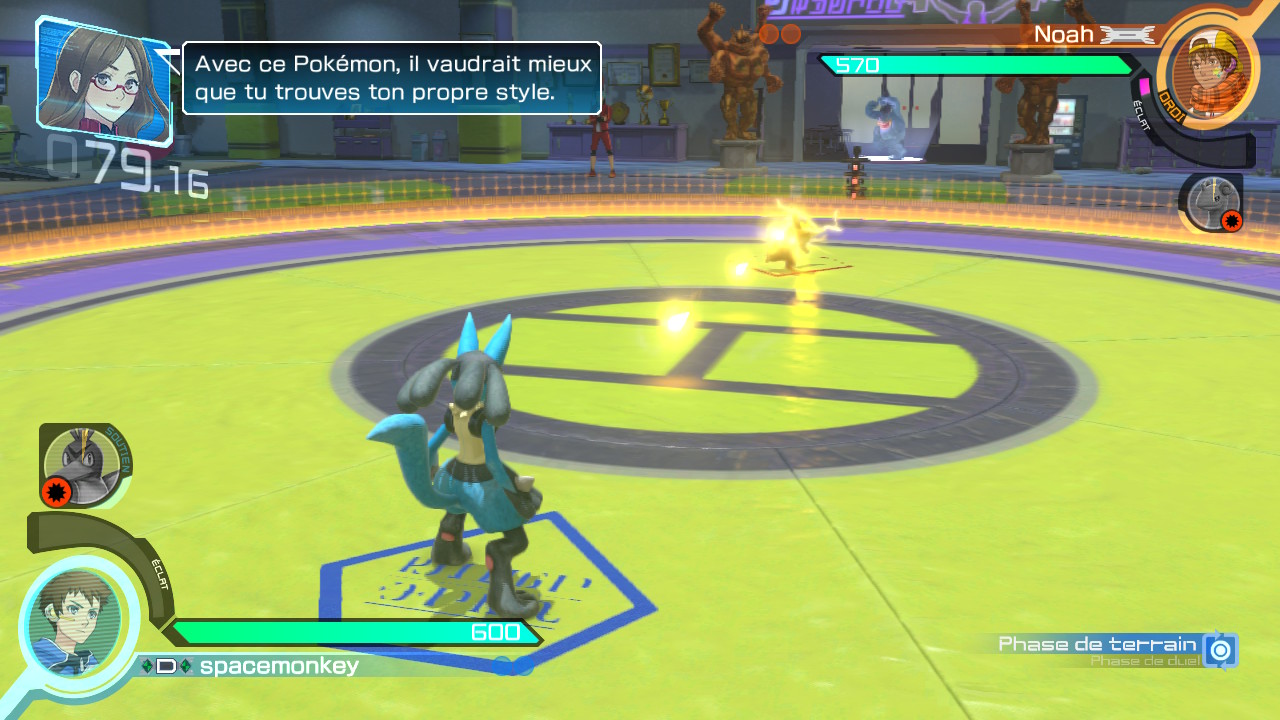The height and width of the screenshot is (720, 1280).
Task: Toggle the ORDI indicator on Noah's frame
Action: [x=1169, y=104]
